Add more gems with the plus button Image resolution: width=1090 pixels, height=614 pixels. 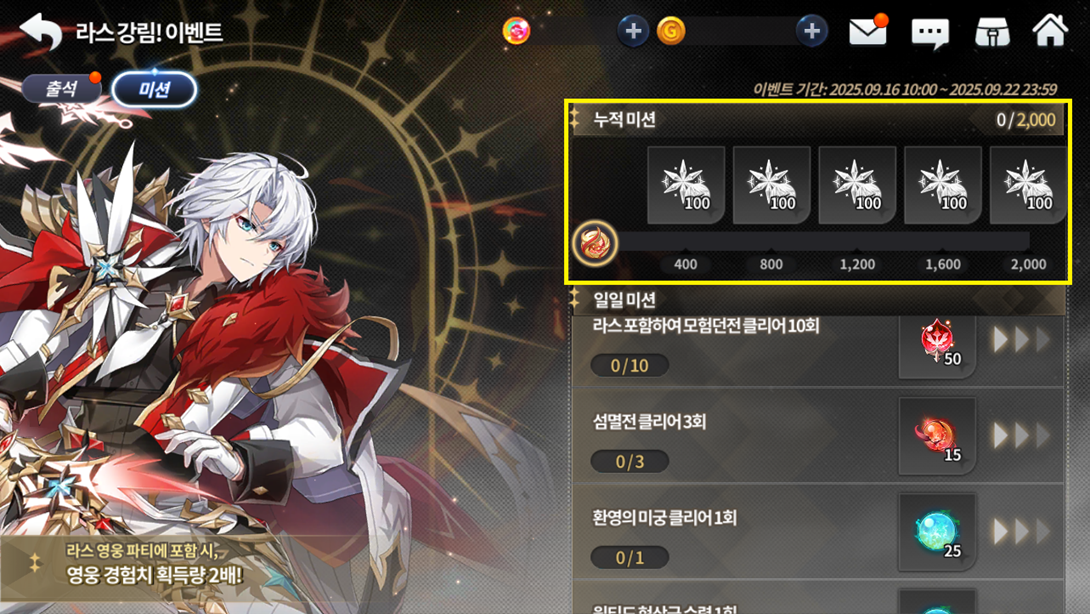[x=632, y=31]
